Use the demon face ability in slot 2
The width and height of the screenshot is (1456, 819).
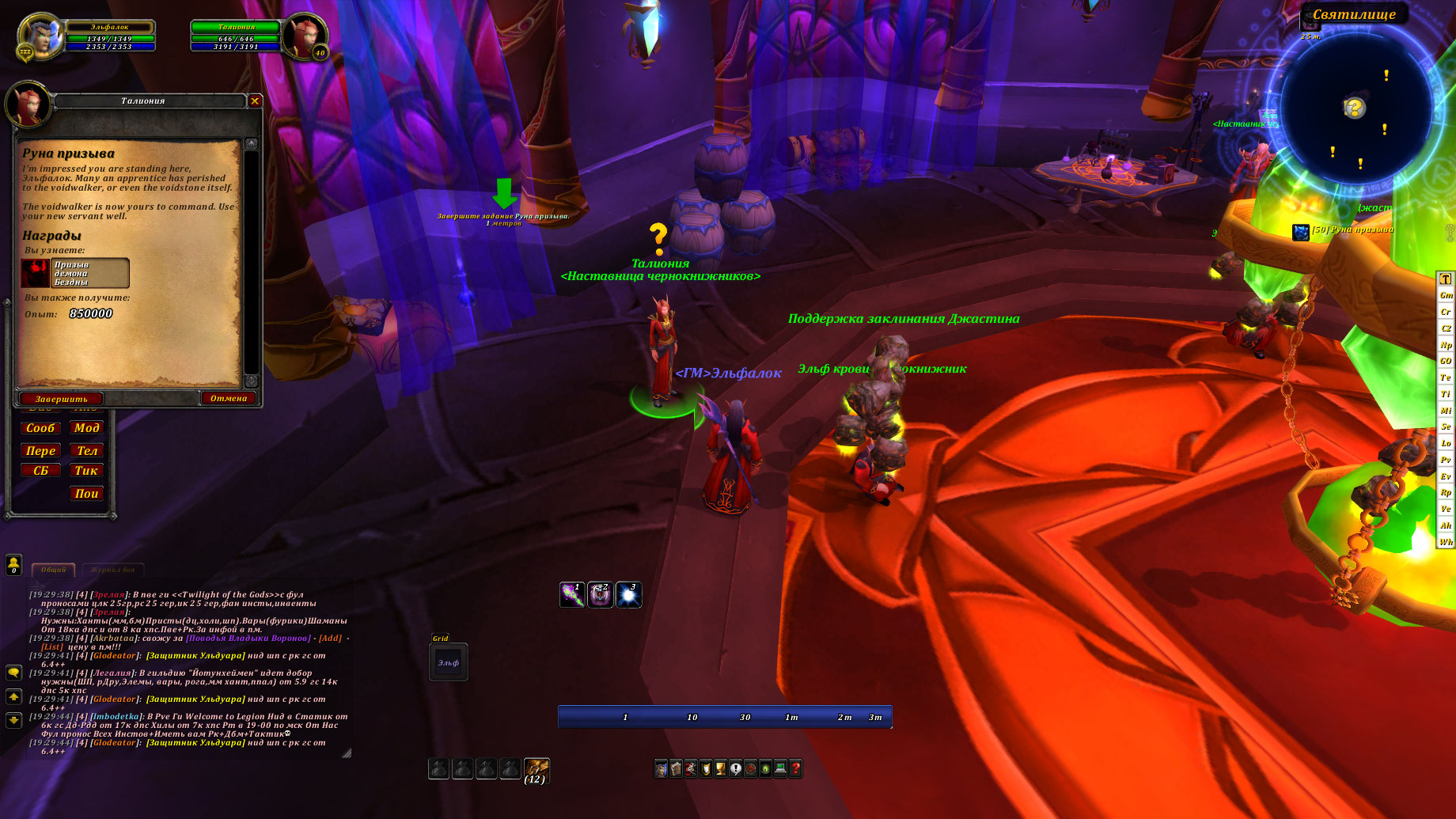click(600, 595)
